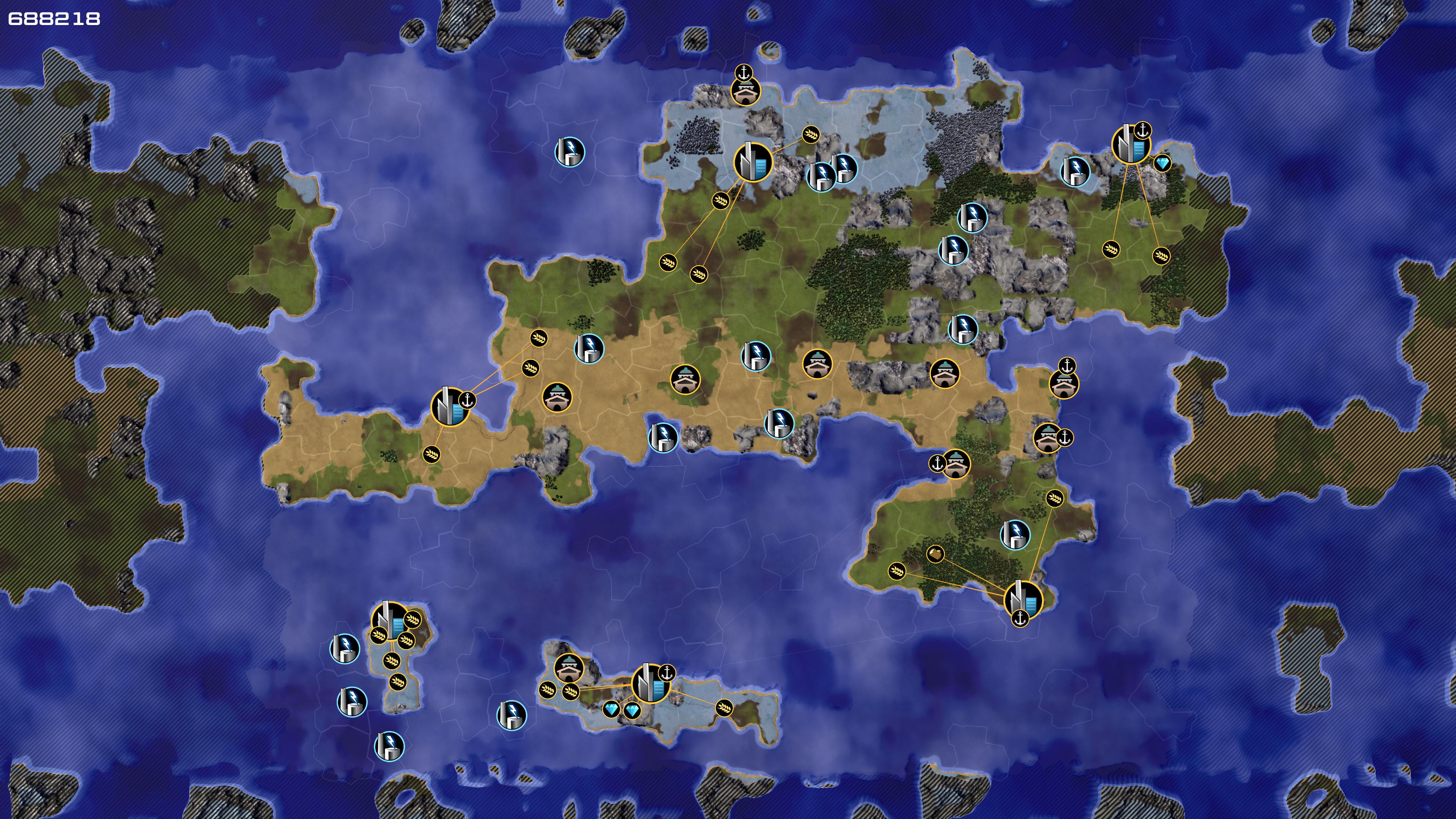1456x819 pixels.
Task: Select the gold ore nugget resource marker
Action: pos(935,554)
